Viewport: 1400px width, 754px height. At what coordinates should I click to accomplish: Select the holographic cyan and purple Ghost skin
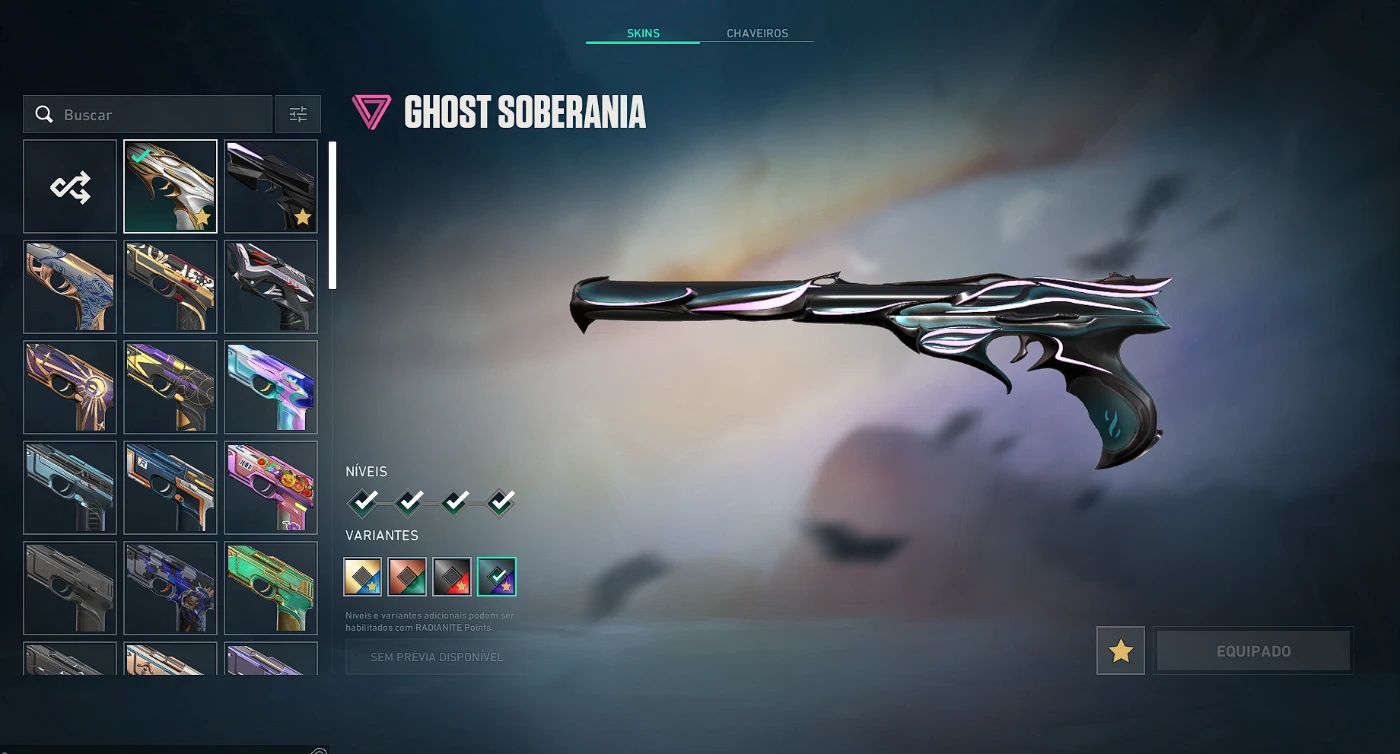(271, 388)
